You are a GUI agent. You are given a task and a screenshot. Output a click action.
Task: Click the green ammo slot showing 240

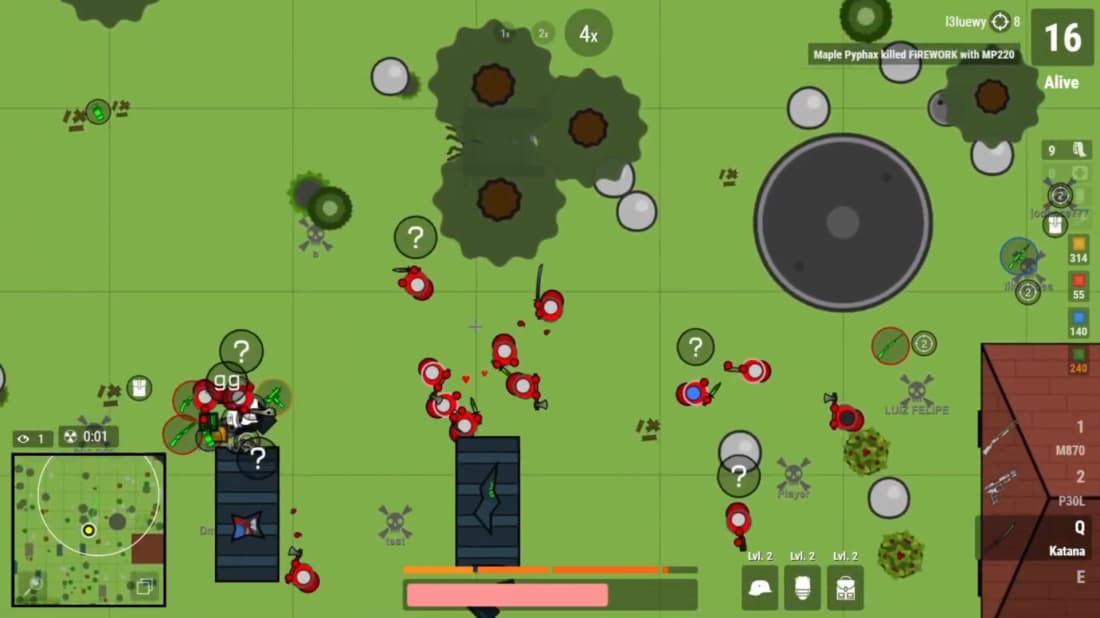tap(1078, 359)
